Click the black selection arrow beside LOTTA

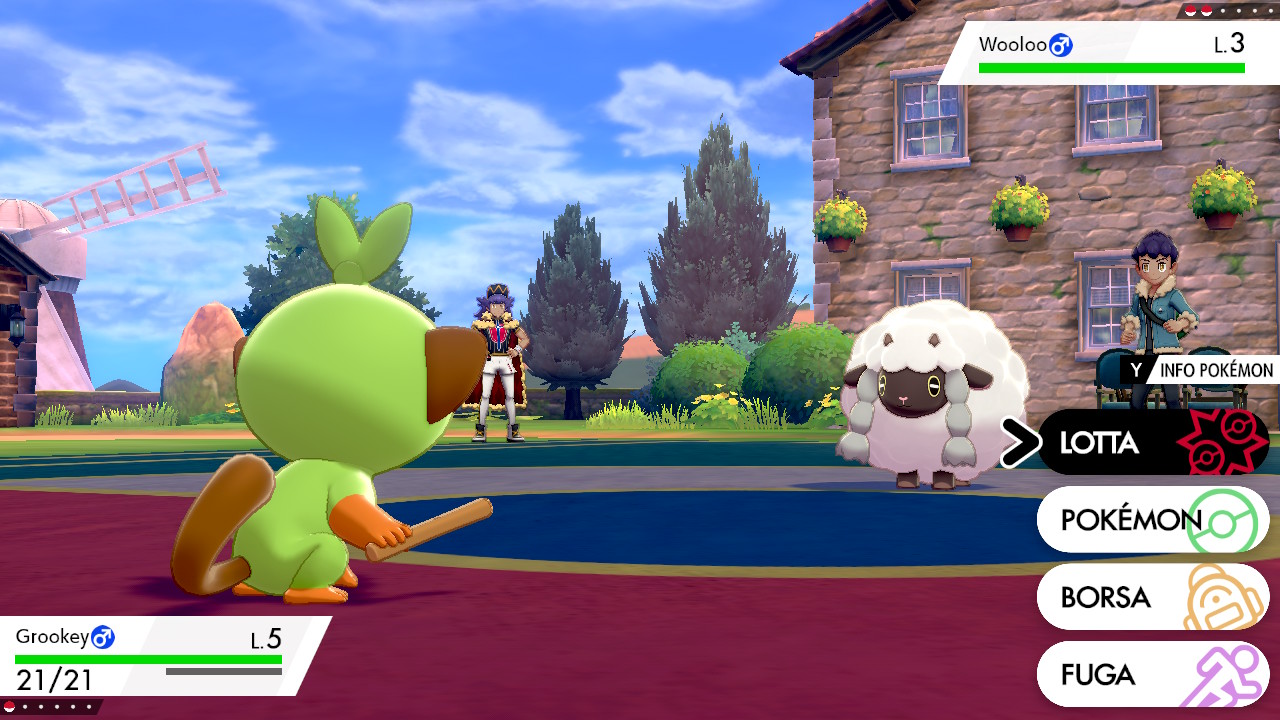[x=1020, y=443]
